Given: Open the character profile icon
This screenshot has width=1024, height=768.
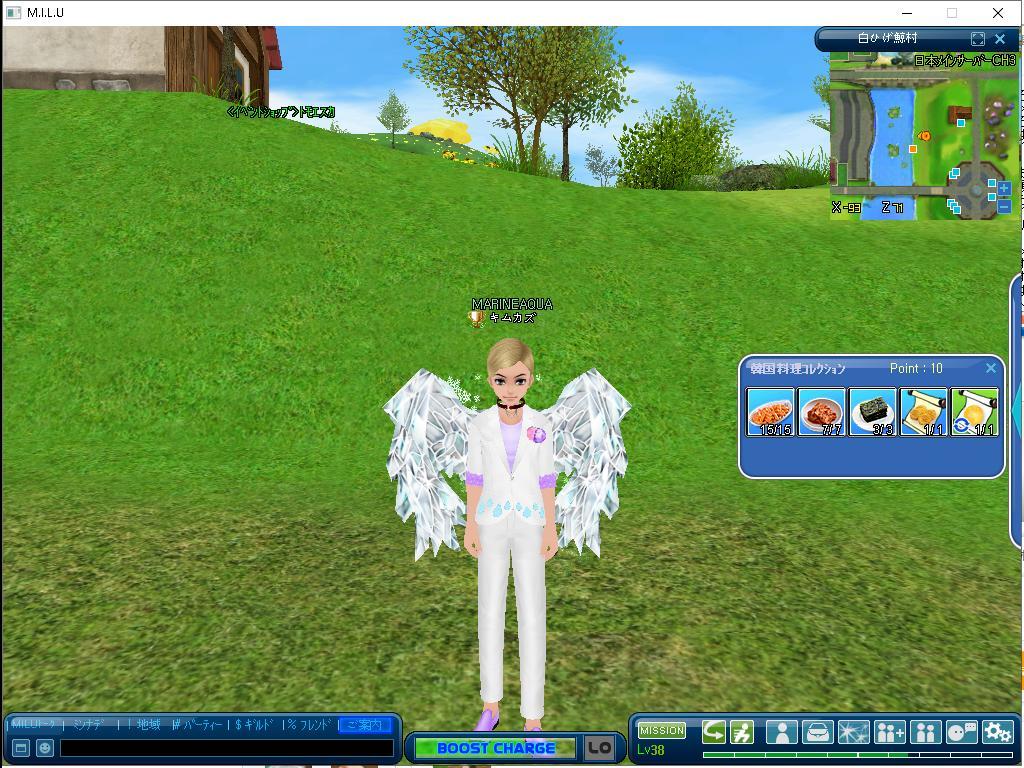Looking at the screenshot, I should click(781, 732).
